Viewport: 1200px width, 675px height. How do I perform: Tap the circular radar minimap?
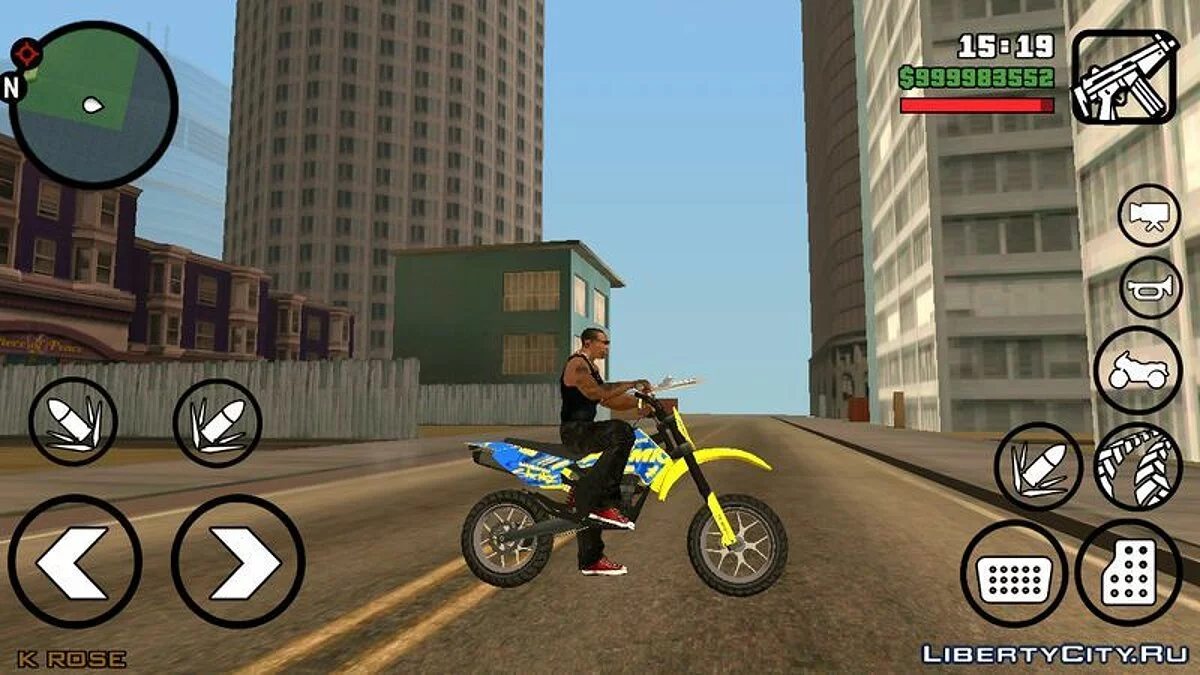[x=93, y=105]
